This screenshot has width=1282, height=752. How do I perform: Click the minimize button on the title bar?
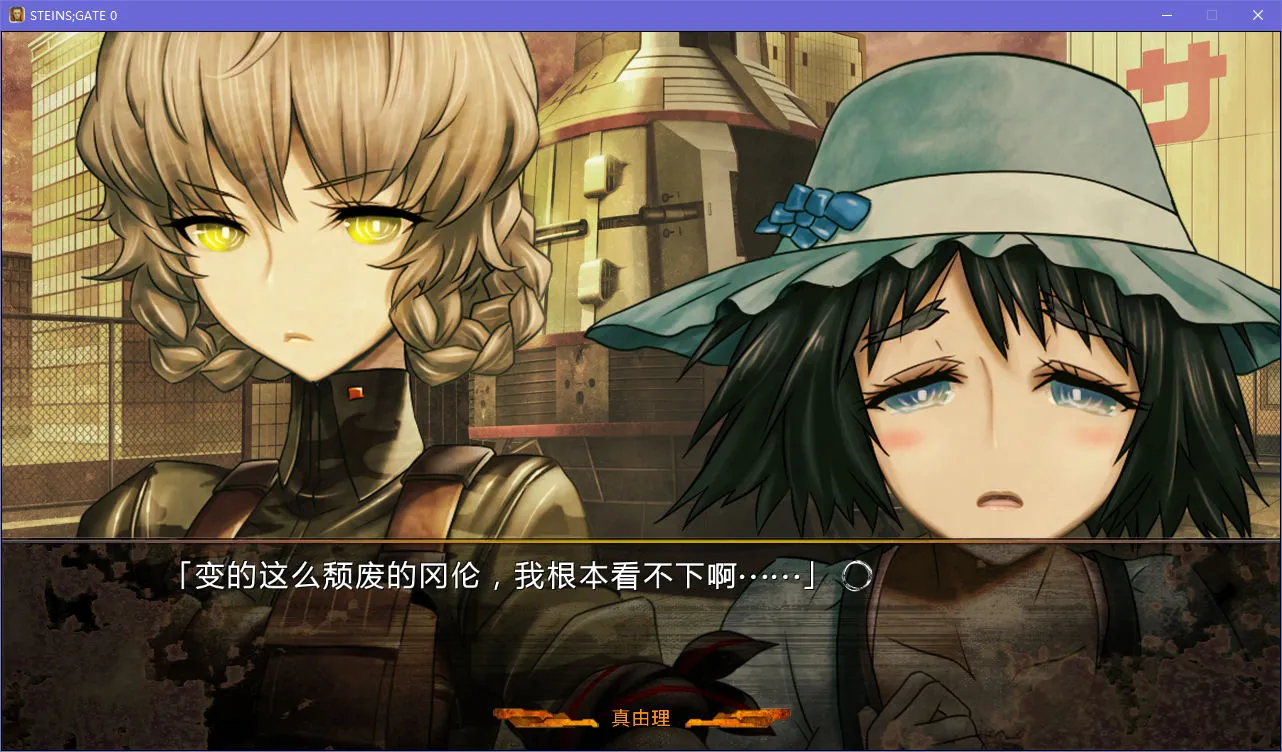coord(1166,14)
